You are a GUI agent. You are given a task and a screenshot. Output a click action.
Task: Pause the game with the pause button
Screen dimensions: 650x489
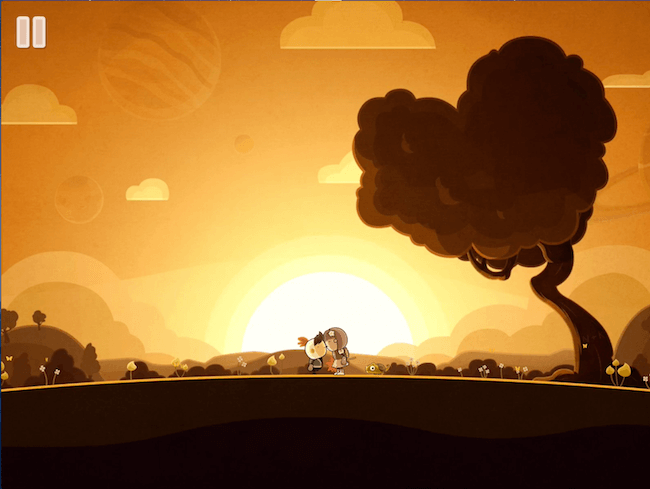click(31, 32)
